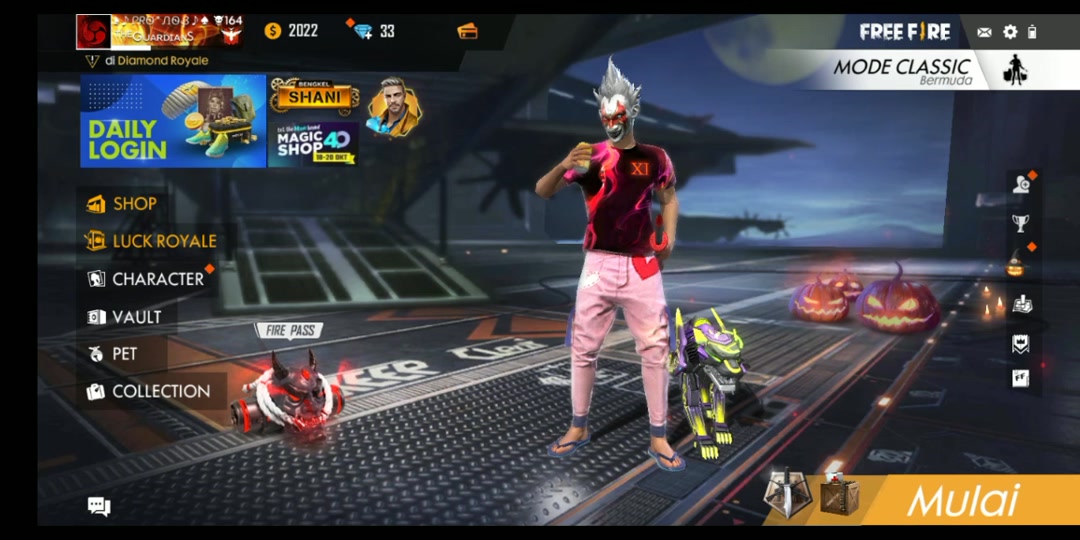View the trophy ranking icon
This screenshot has height=540, width=1080.
1020,223
